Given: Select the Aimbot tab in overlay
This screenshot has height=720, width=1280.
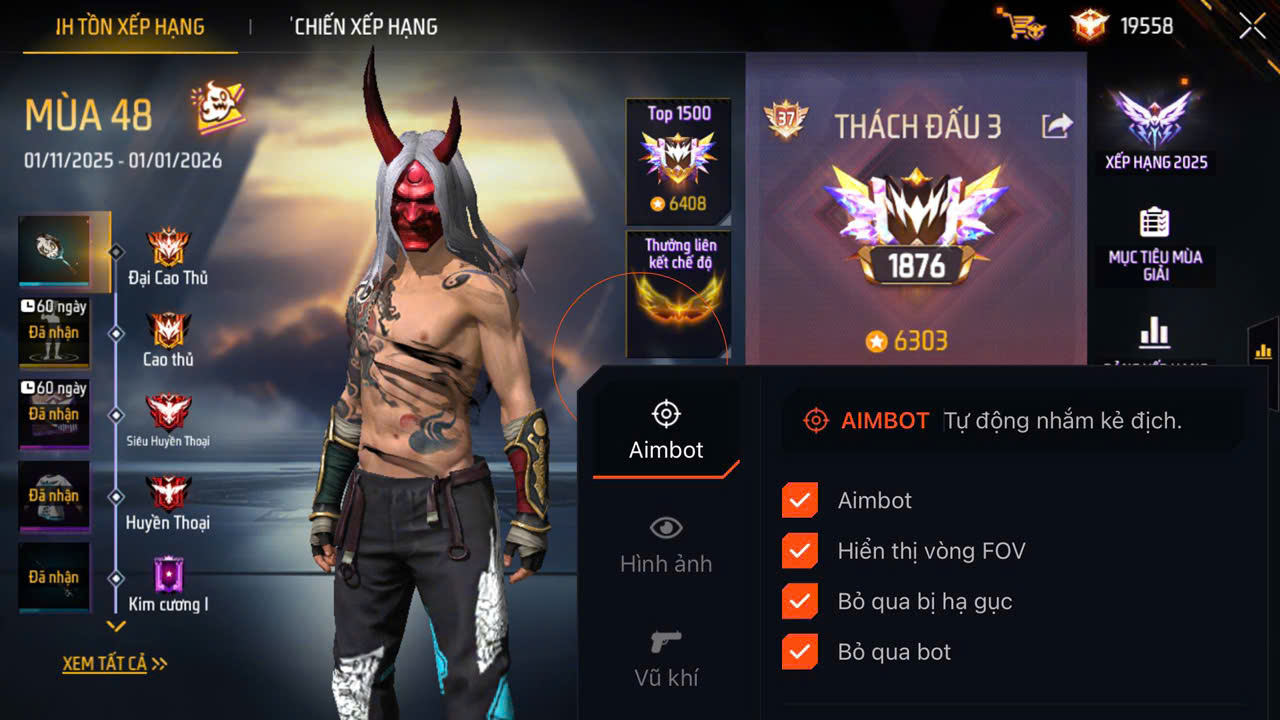Looking at the screenshot, I should (x=666, y=430).
